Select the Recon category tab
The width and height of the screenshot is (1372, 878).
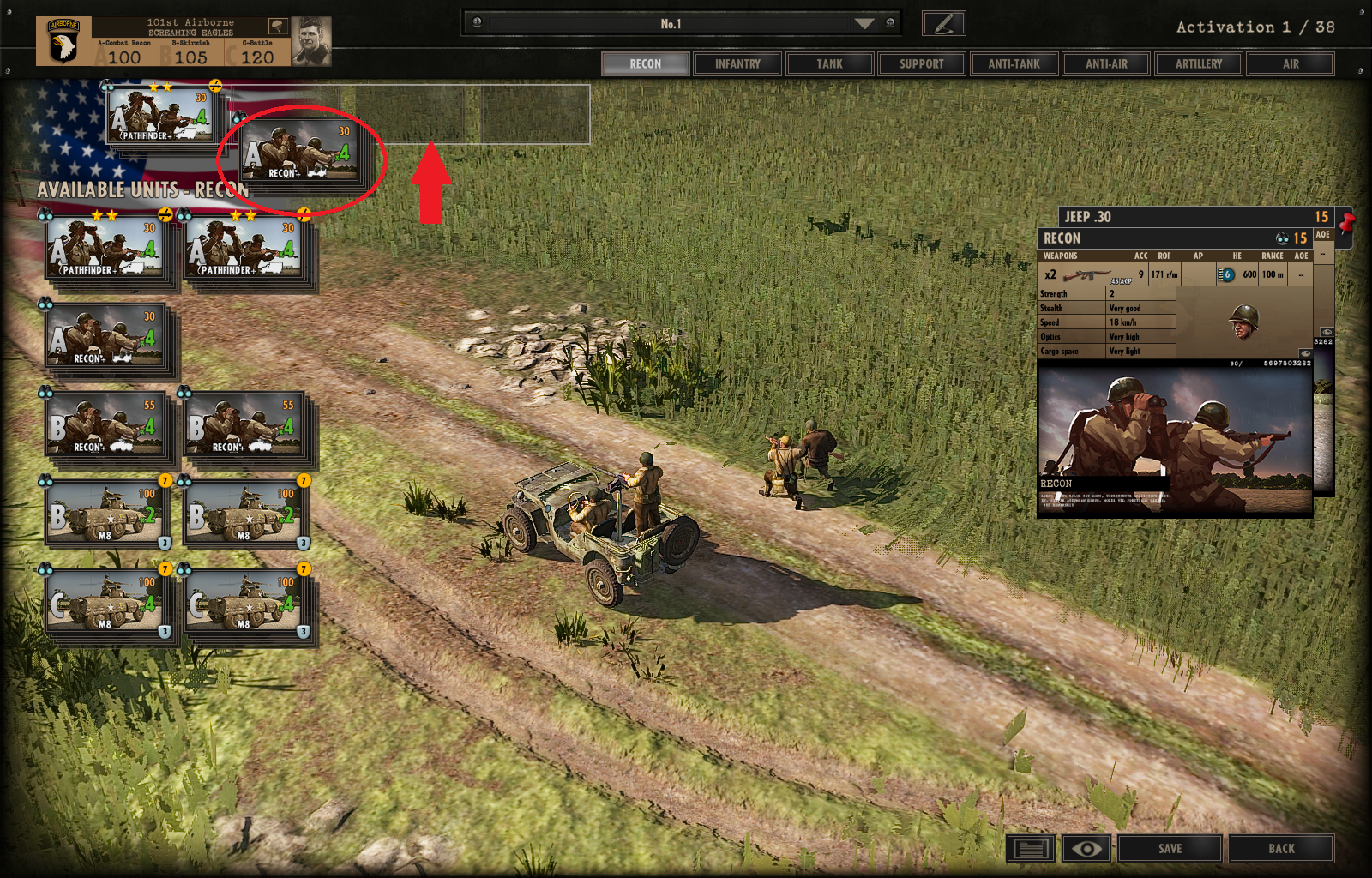(645, 64)
